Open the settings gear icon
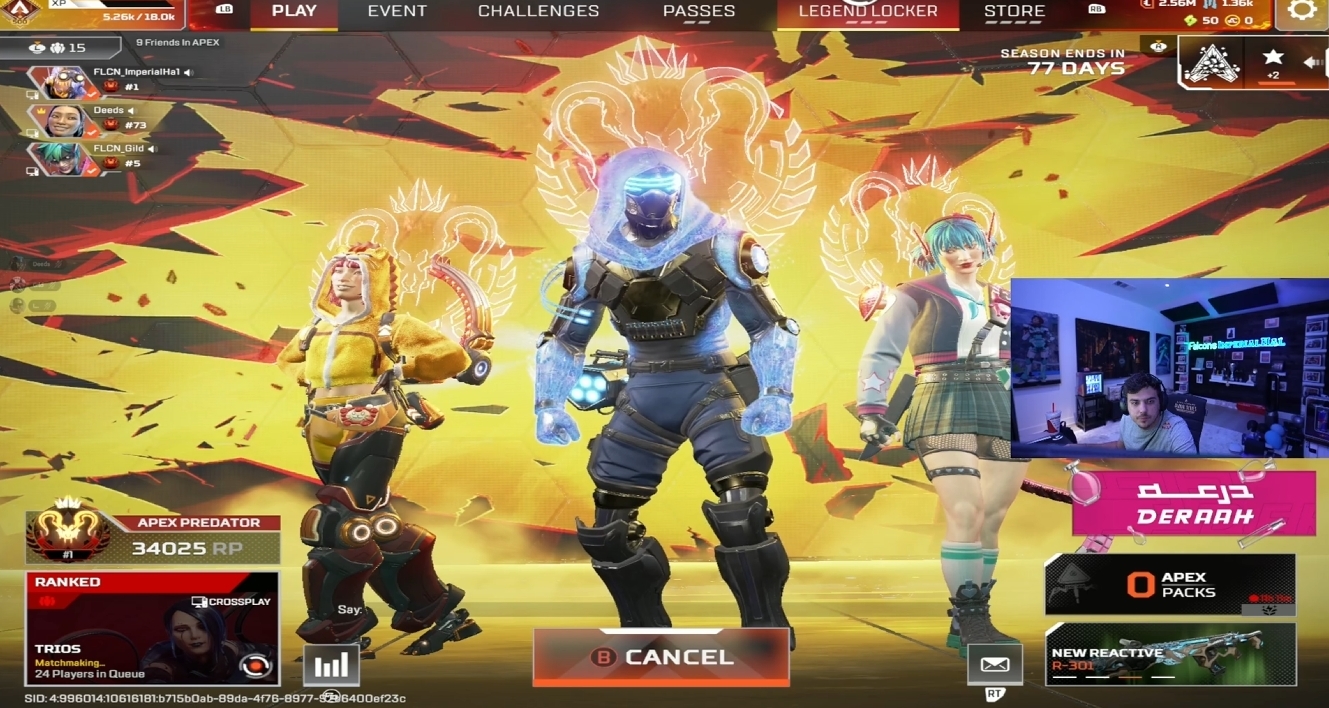Viewport: 1329px width, 708px height. tap(1301, 11)
